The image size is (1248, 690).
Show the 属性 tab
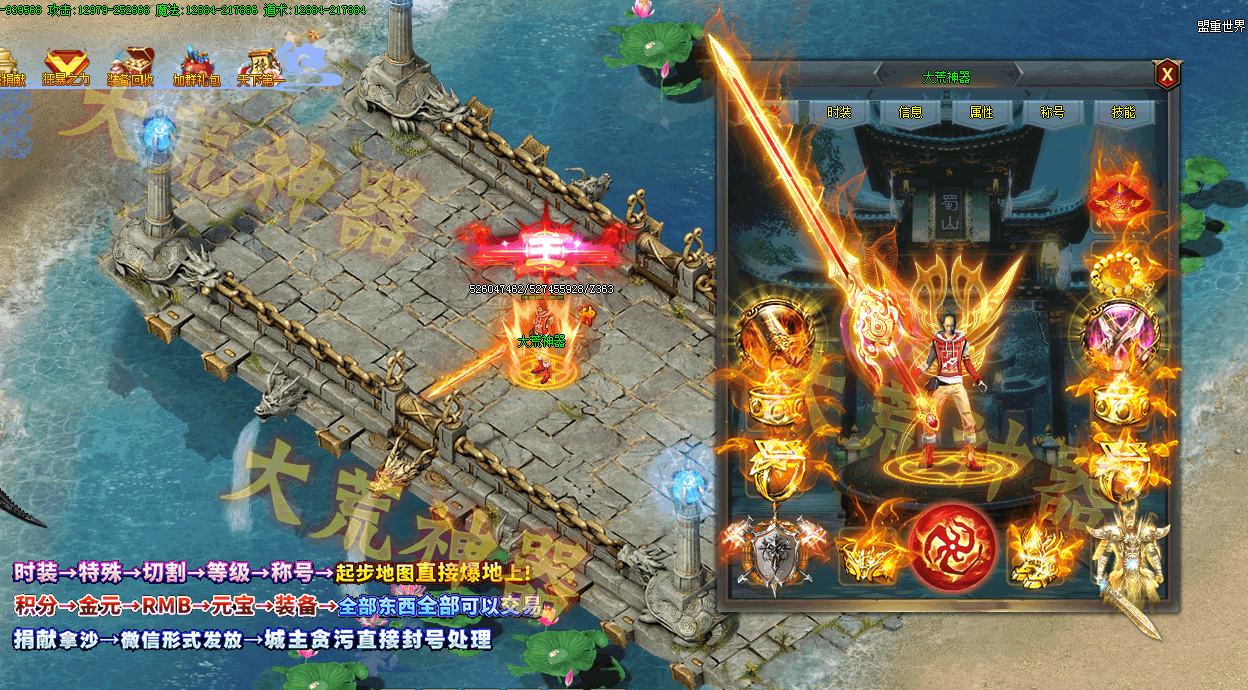tap(981, 112)
